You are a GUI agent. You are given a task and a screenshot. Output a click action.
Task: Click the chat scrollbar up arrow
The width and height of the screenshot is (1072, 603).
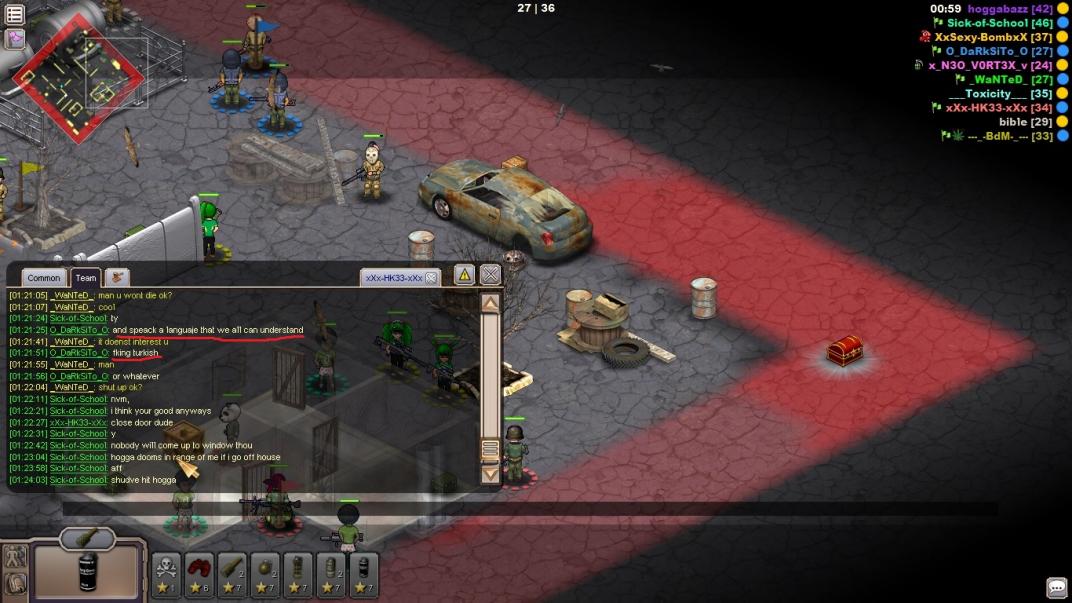(x=490, y=303)
